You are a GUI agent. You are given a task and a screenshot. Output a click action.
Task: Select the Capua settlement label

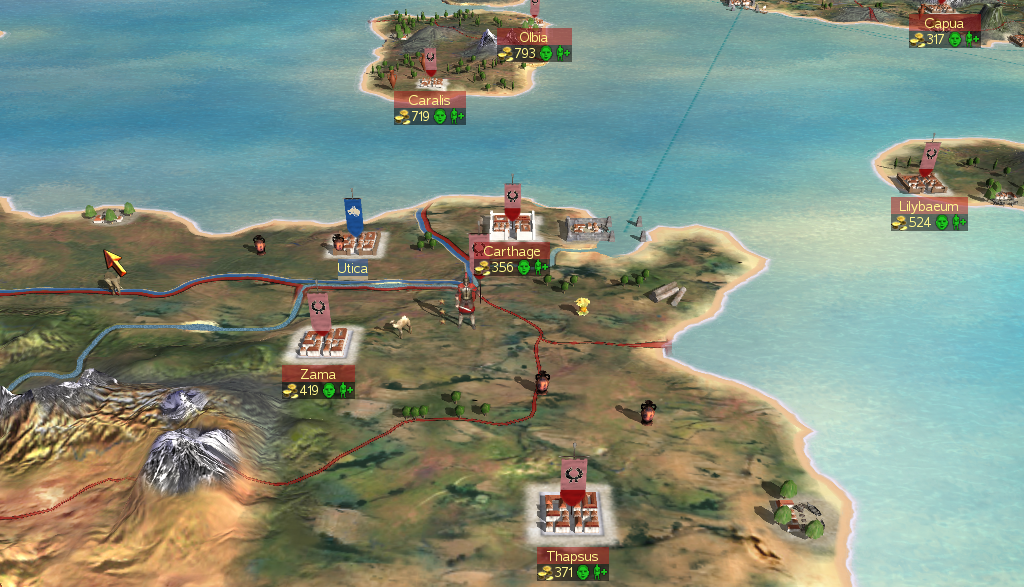(x=944, y=24)
